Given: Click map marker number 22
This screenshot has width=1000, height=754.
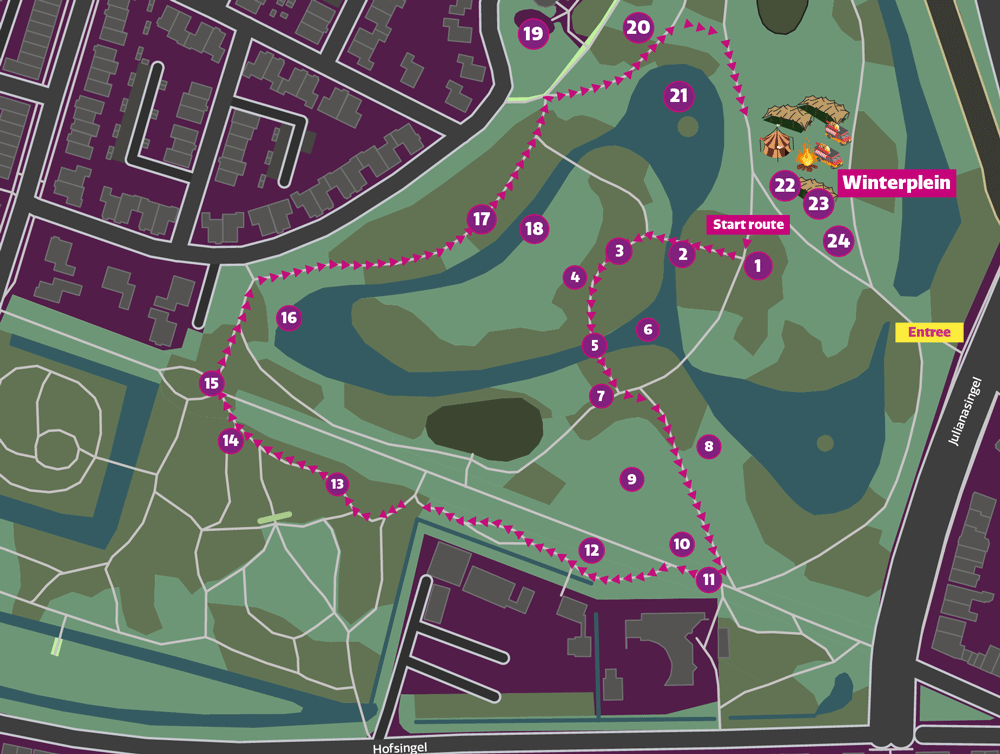Looking at the screenshot, I should click(x=785, y=185).
